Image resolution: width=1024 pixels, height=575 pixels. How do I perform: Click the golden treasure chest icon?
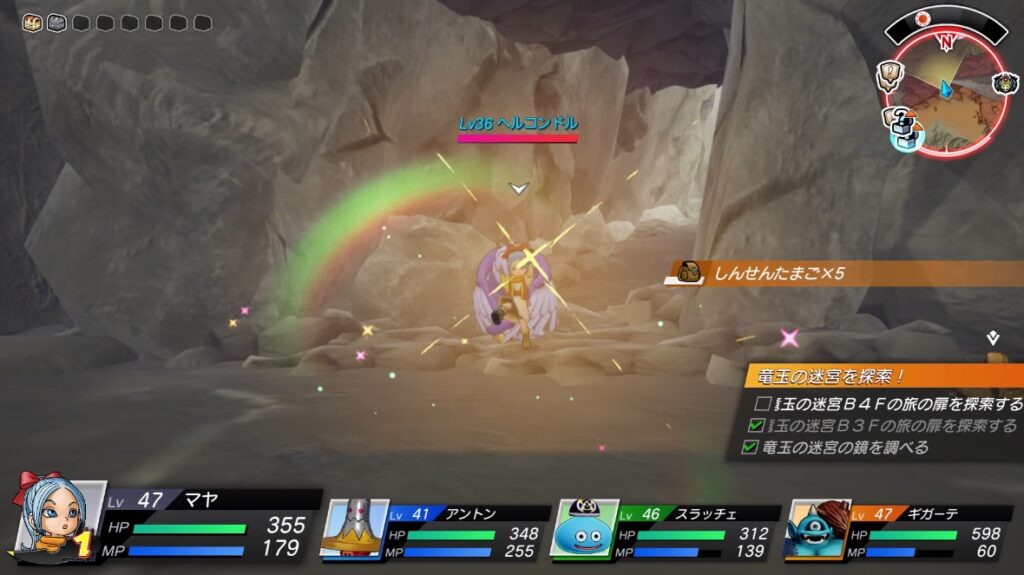pos(32,22)
